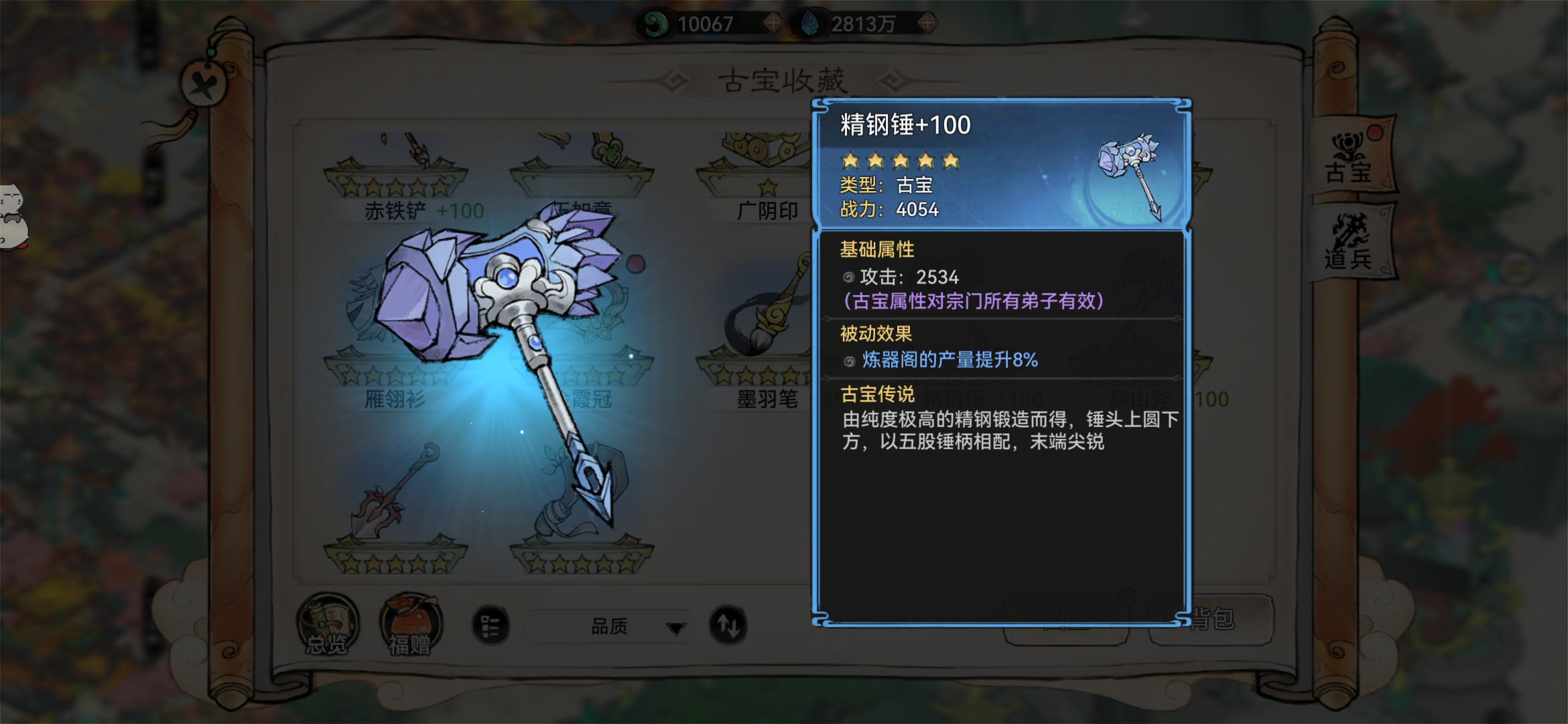Switch to the 道兵 tab
Screen dimensions: 1568x724
[x=1350, y=243]
